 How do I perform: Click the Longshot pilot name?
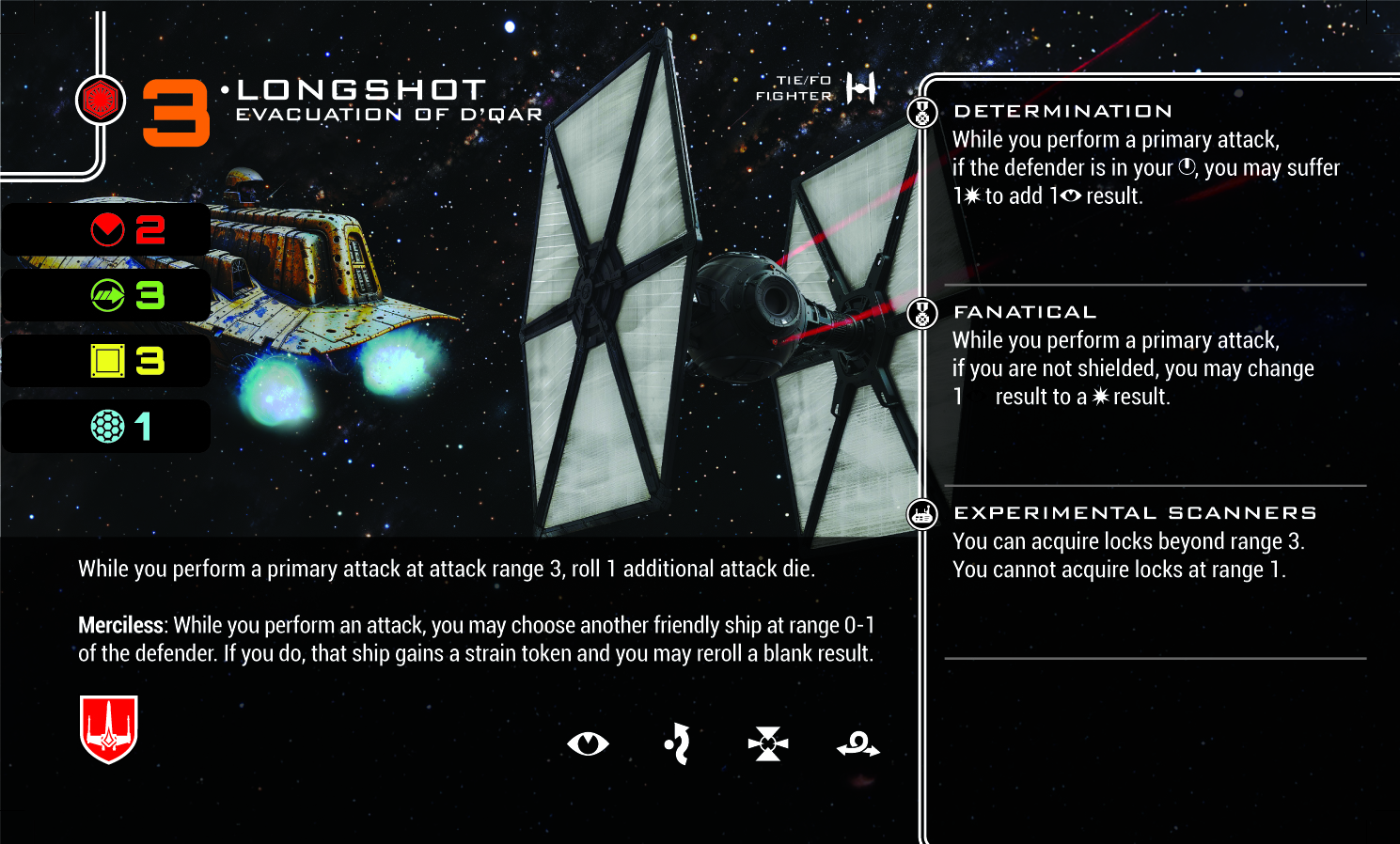click(362, 90)
